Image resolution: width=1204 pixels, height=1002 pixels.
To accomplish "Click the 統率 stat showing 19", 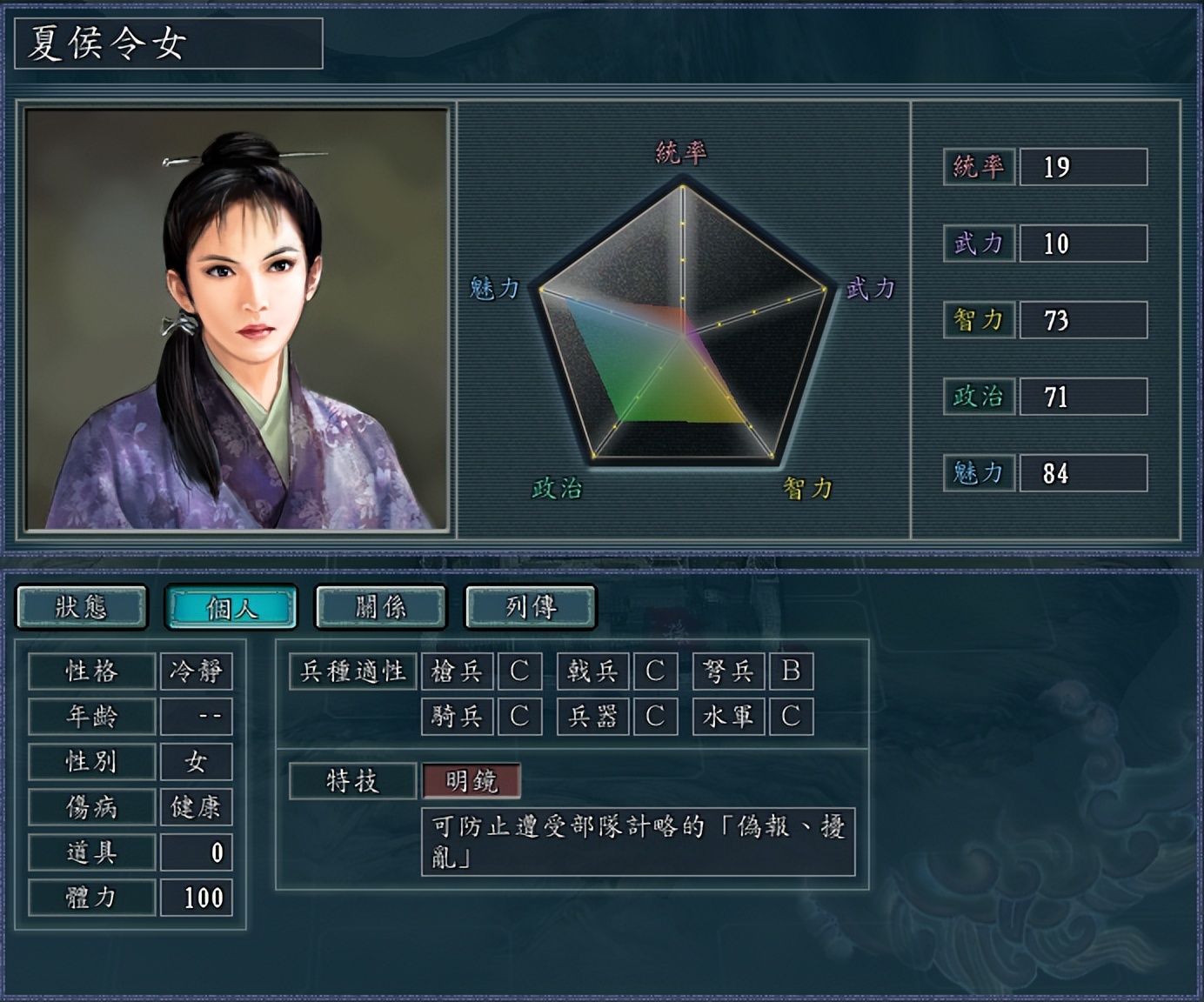I will pos(1082,167).
